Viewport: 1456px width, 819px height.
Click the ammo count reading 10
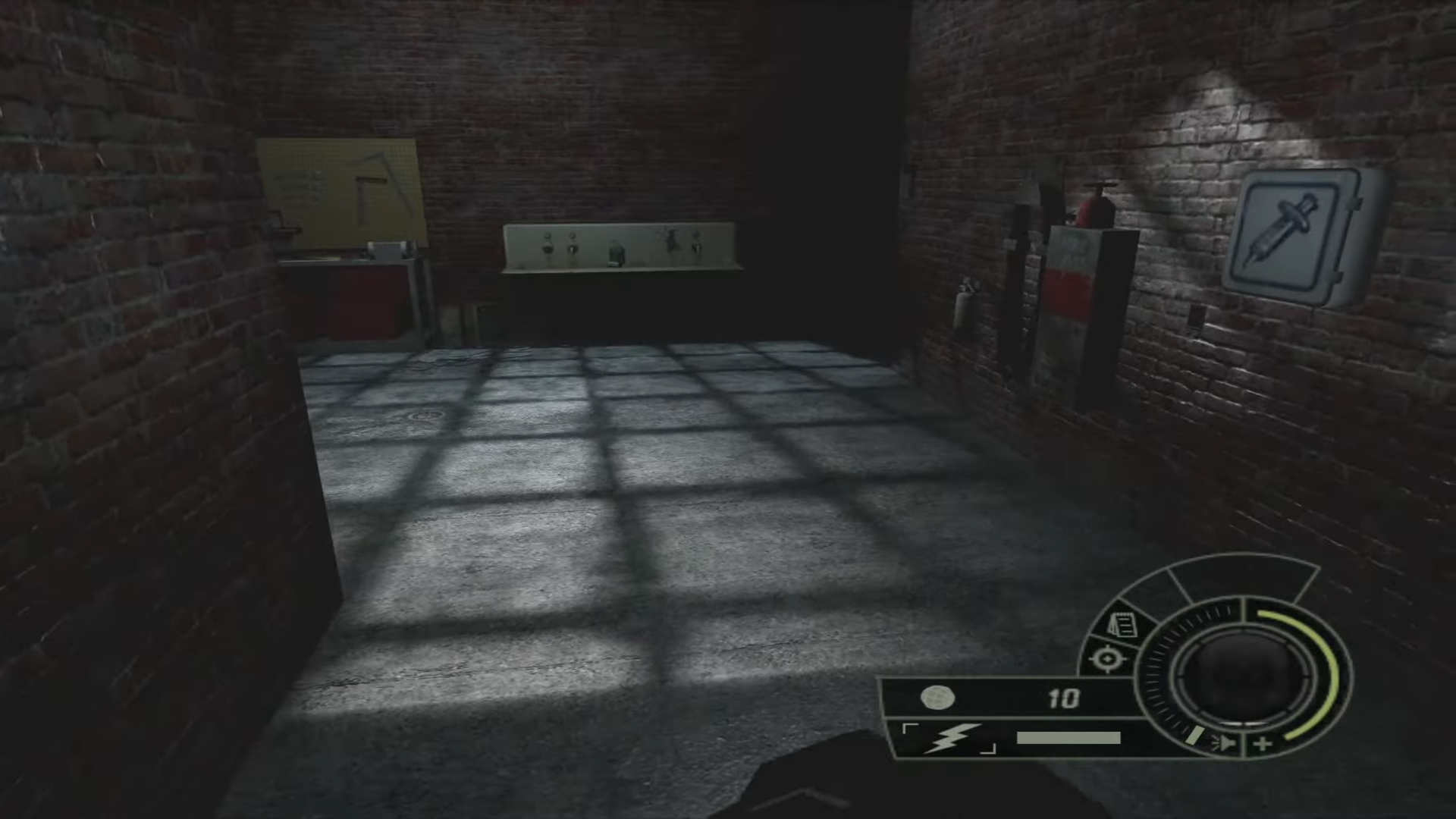click(x=1065, y=698)
